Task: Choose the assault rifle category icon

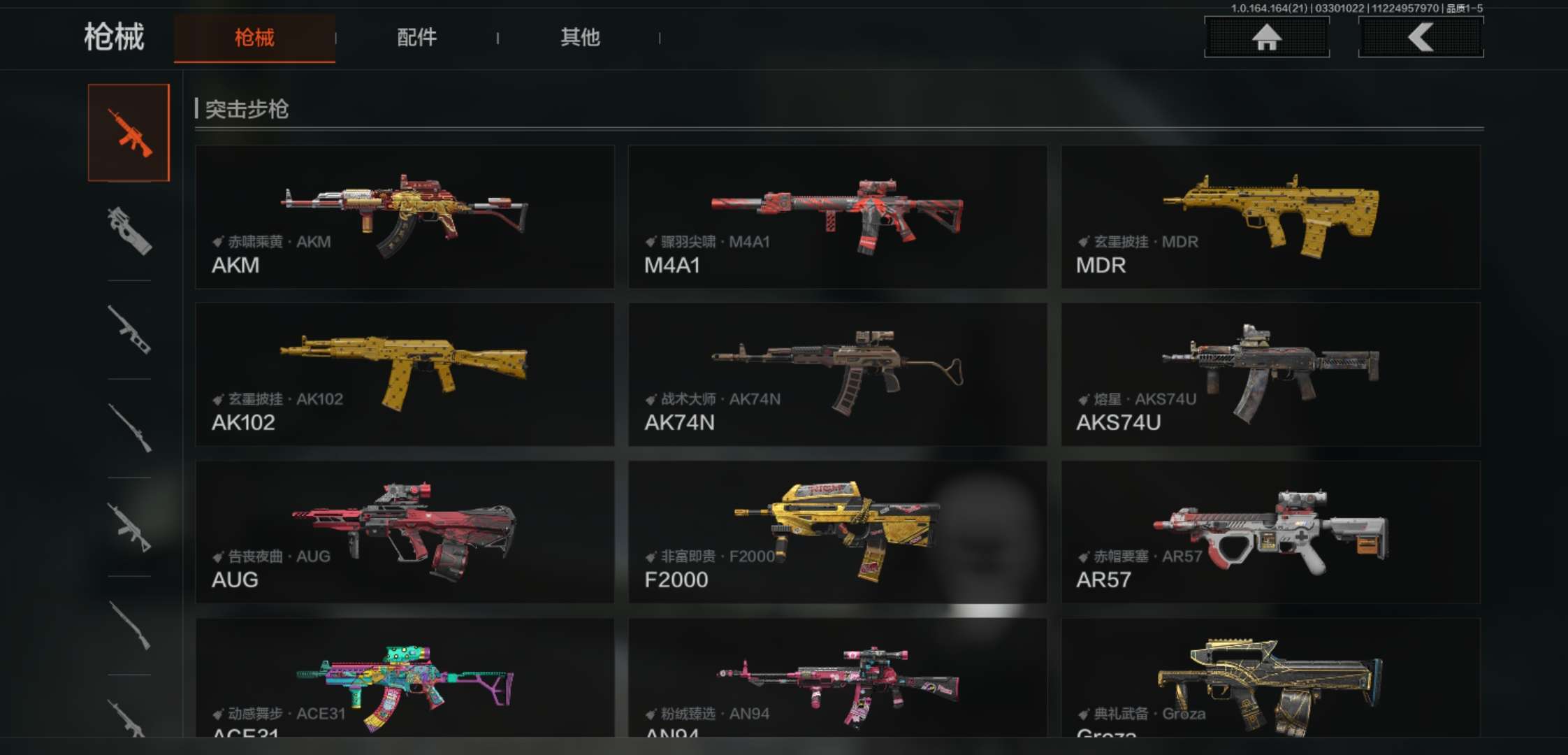Action: (129, 133)
